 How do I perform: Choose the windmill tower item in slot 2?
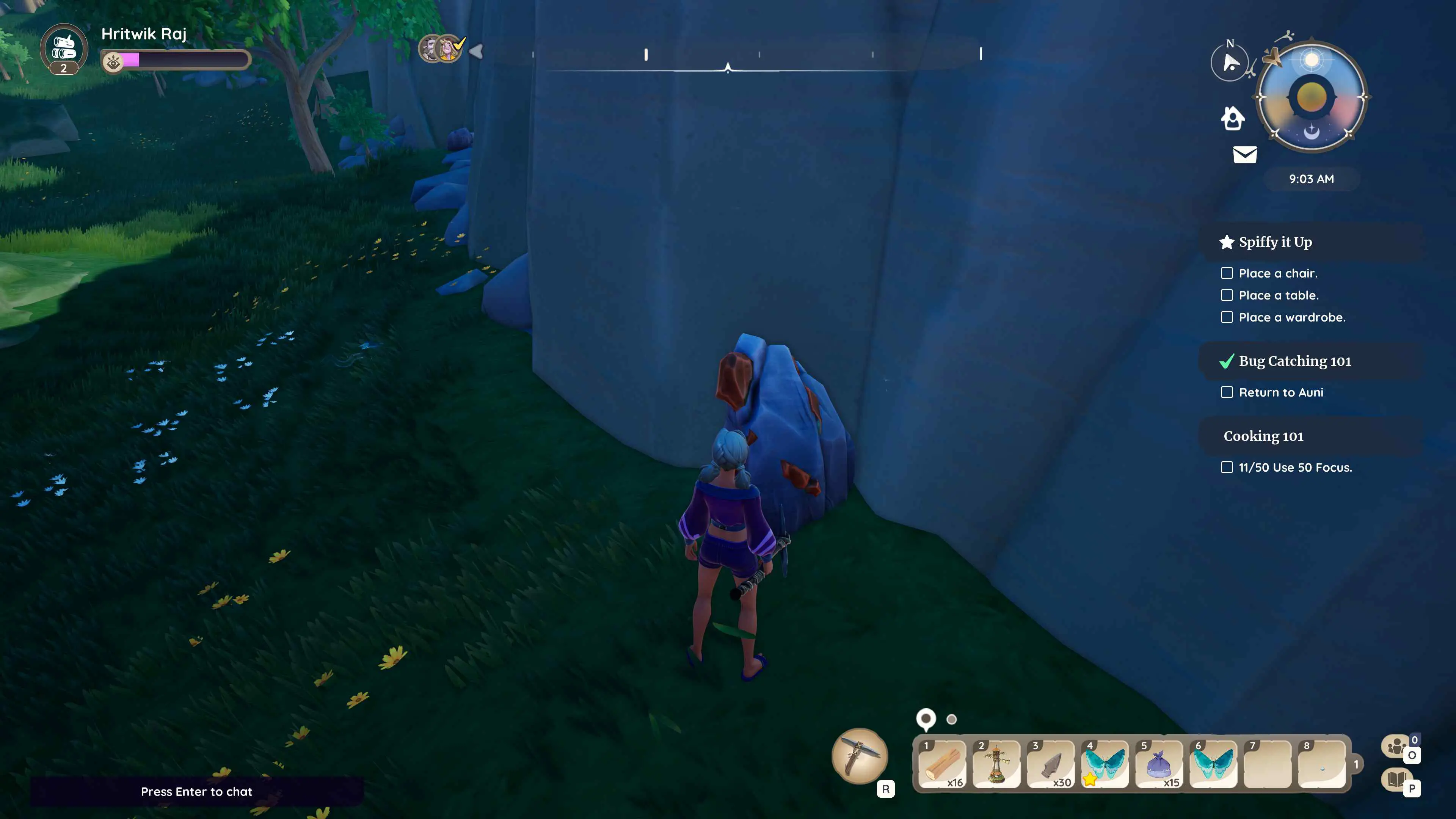pos(996,764)
